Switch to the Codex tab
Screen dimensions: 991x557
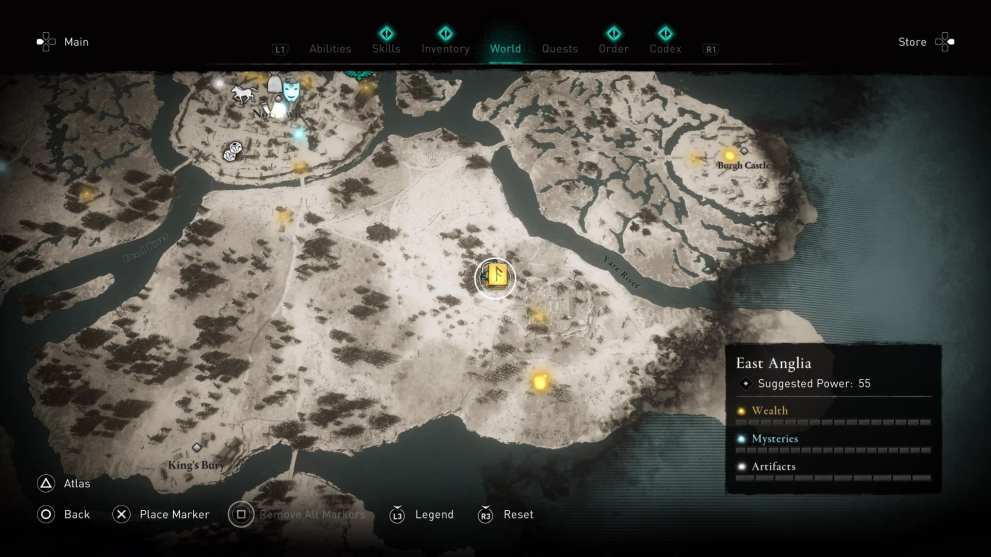pos(665,48)
